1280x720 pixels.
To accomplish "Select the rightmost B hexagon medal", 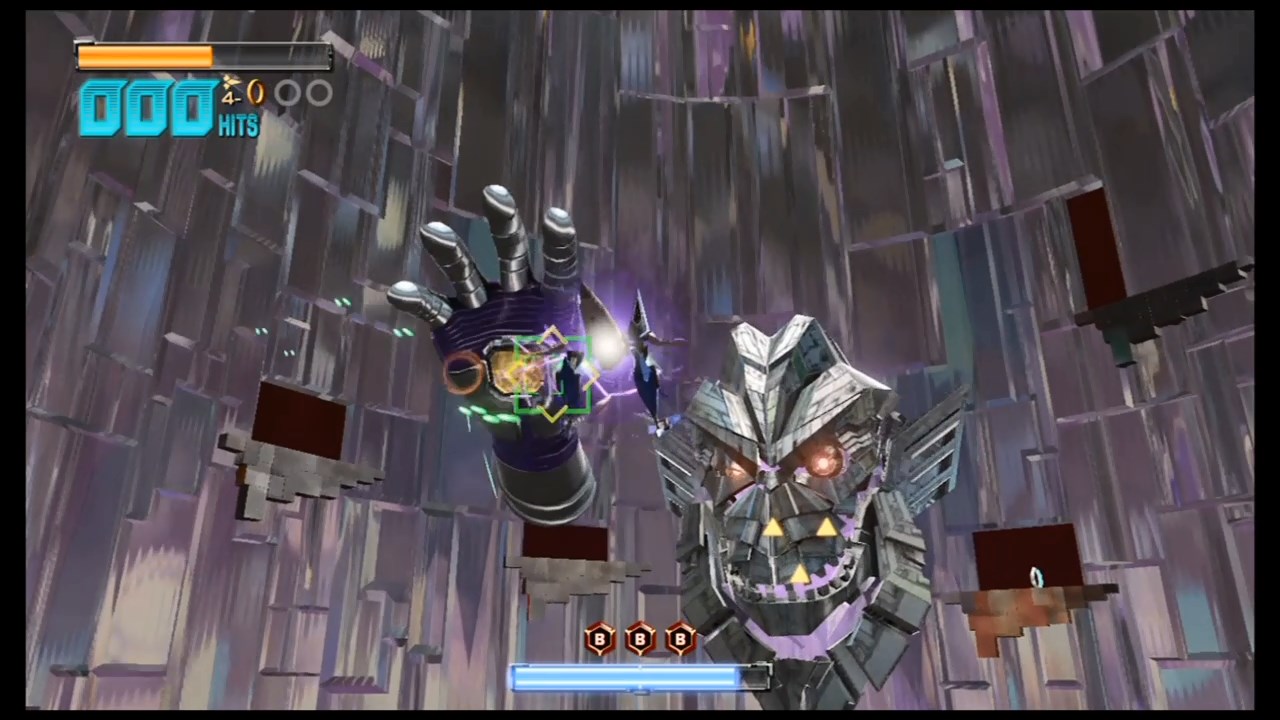I will [679, 640].
